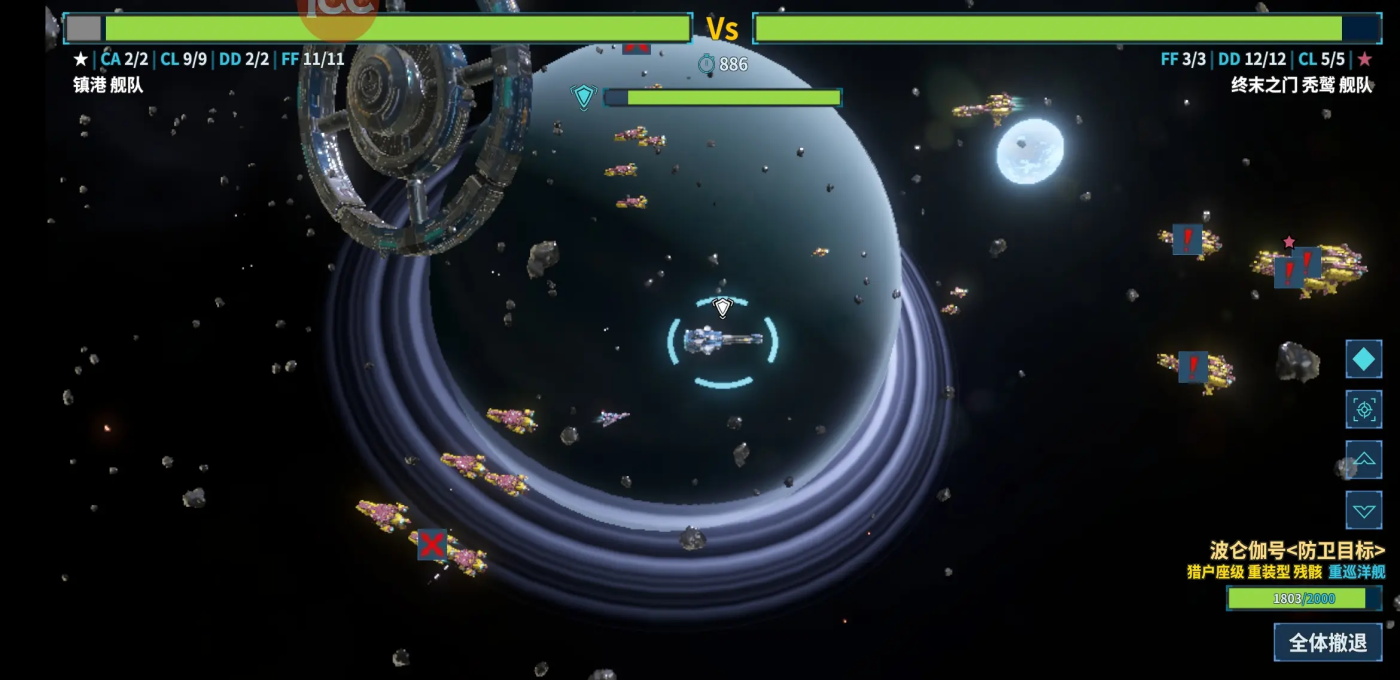The image size is (1400, 680).
Task: Toggle the crosshair target-lock button
Action: (1363, 409)
